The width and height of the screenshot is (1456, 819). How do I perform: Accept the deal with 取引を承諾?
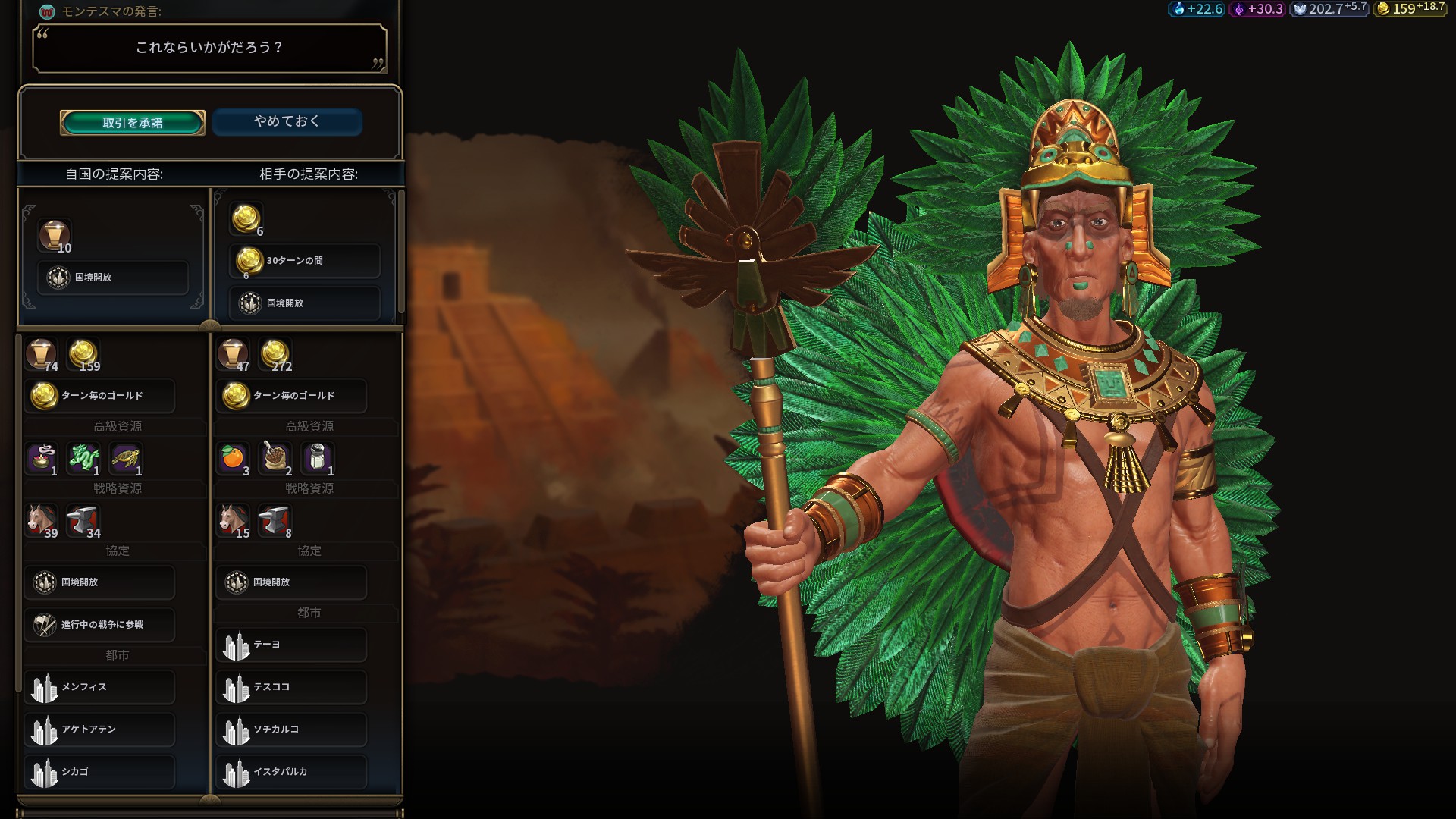133,123
